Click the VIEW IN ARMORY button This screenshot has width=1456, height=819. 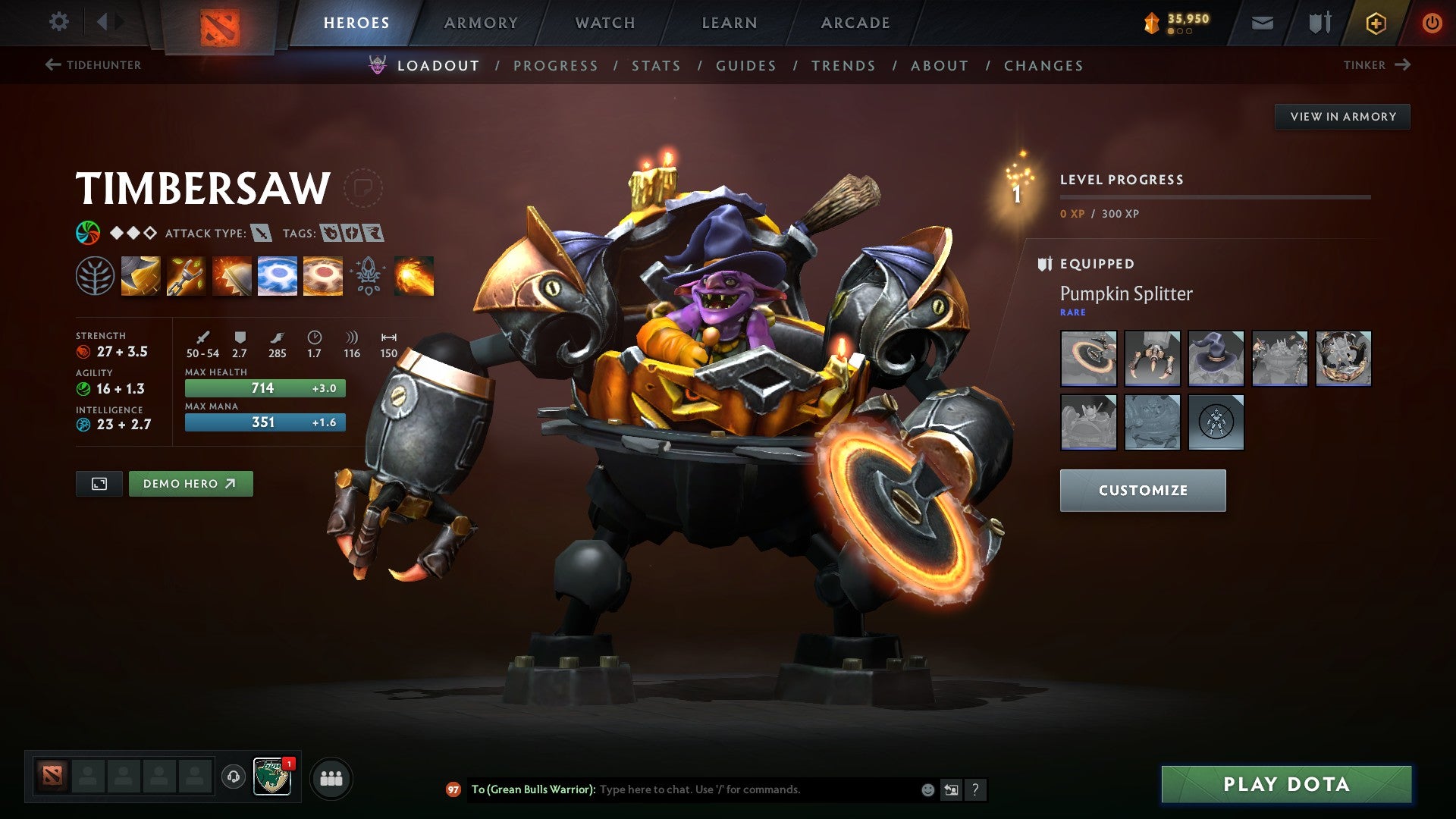(x=1342, y=116)
